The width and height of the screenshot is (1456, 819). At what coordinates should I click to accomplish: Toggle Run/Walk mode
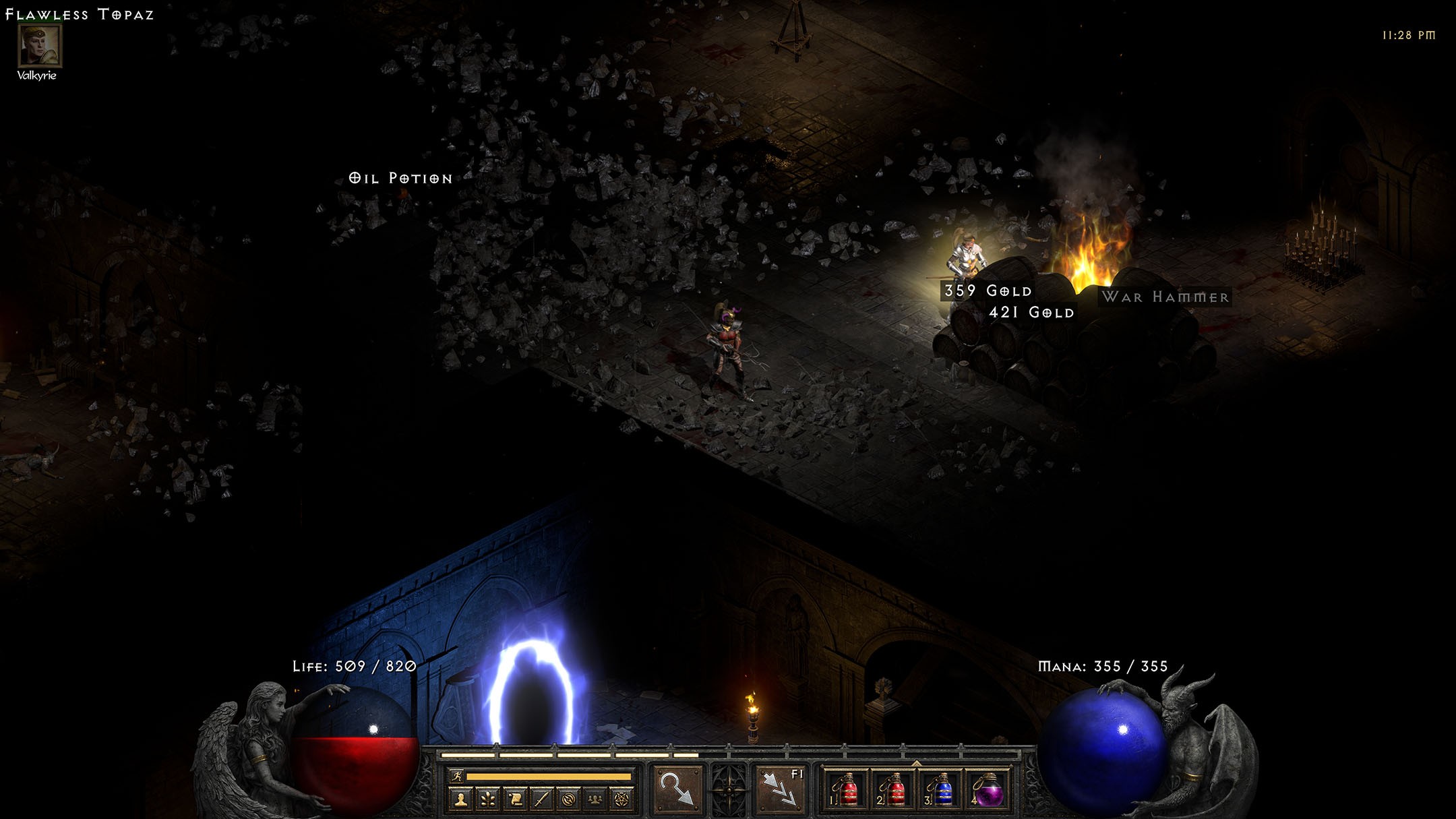click(458, 777)
